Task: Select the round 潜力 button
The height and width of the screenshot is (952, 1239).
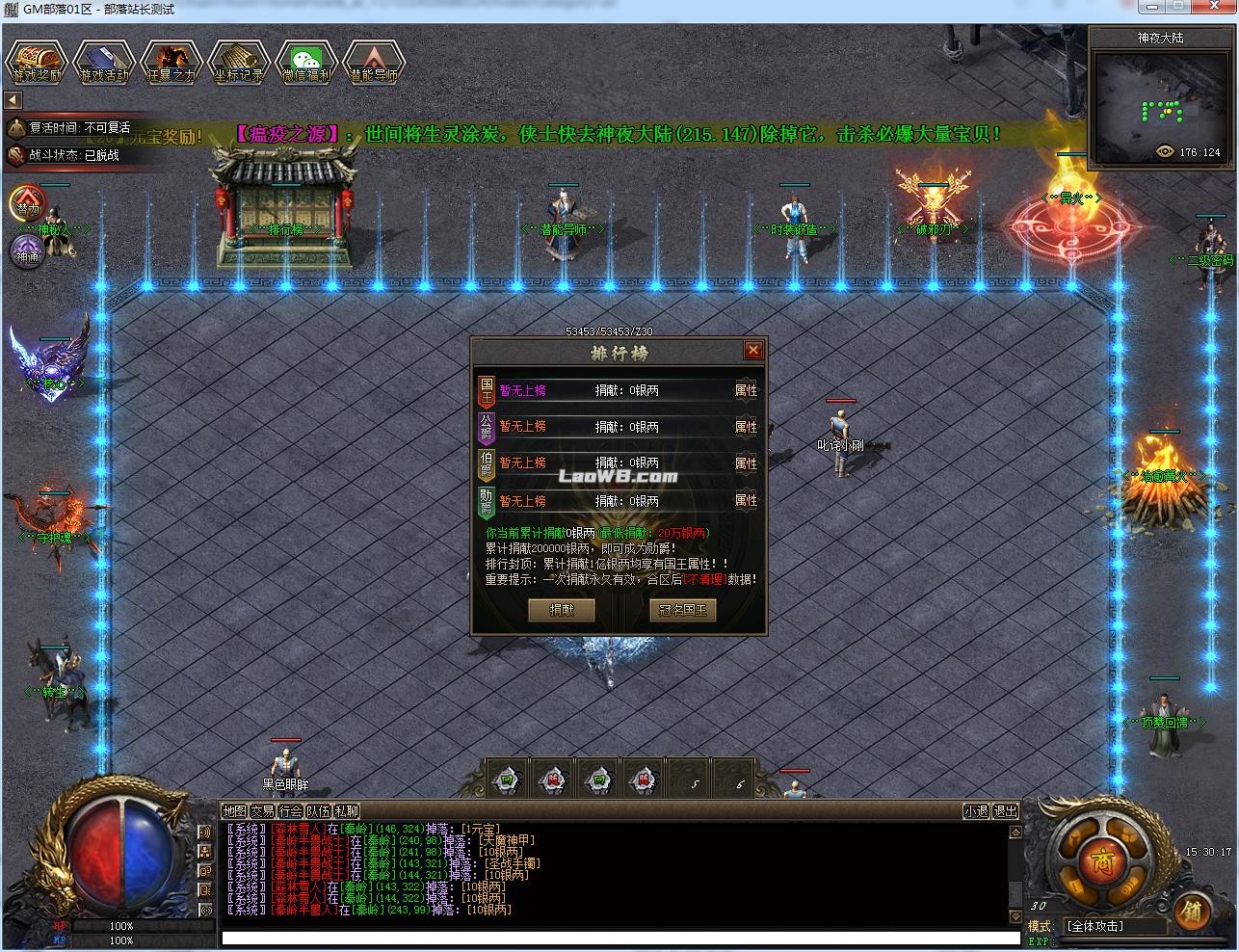Action: (x=27, y=205)
